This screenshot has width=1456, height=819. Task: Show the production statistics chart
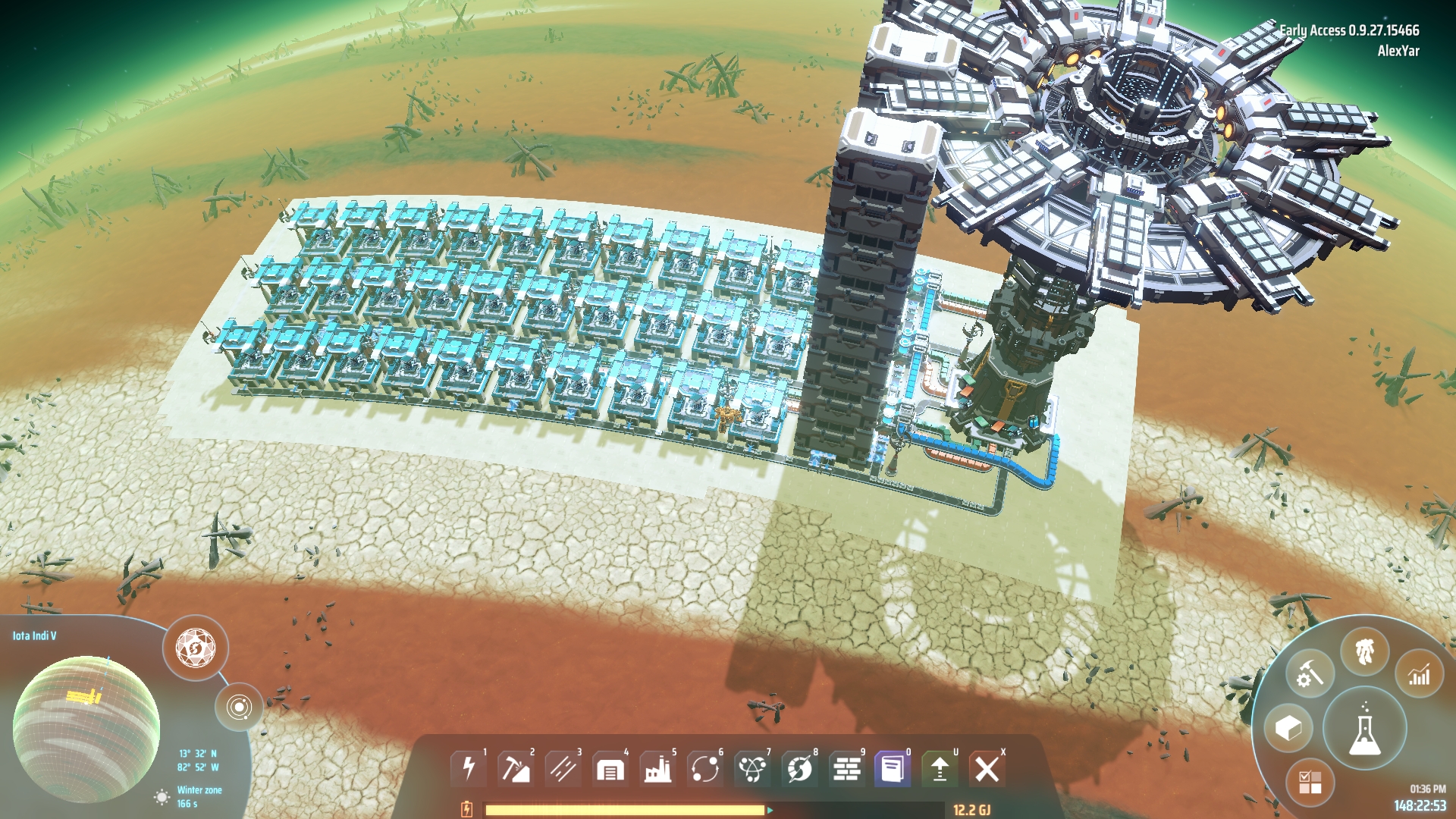[x=1419, y=674]
